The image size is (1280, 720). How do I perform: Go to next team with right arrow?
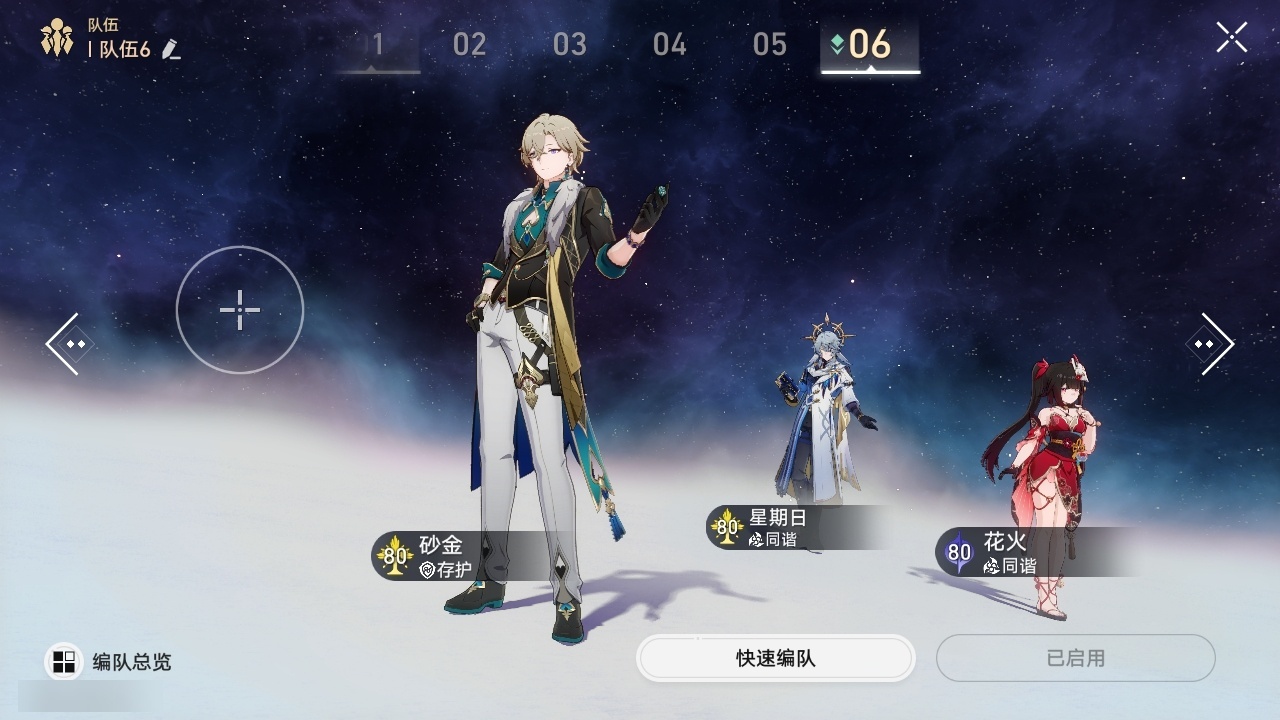1209,344
